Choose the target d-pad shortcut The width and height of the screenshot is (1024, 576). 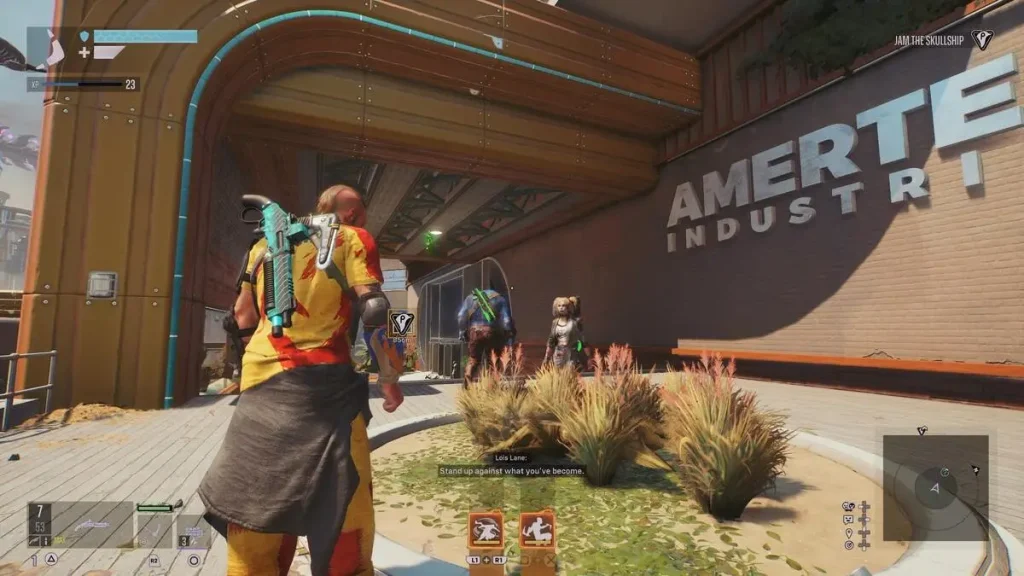coord(849,545)
